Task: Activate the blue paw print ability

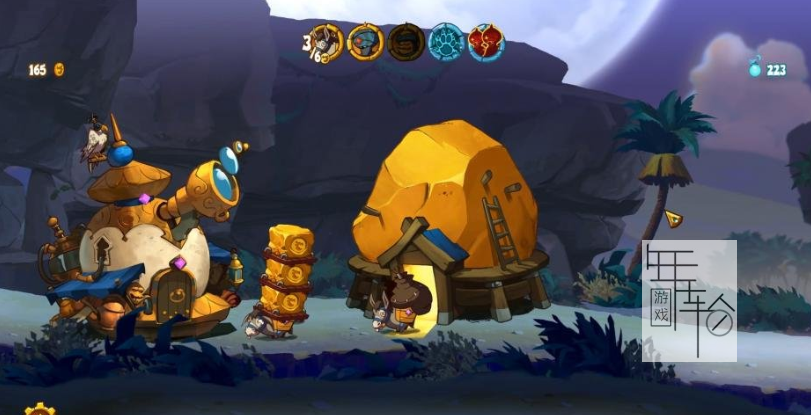Action: pos(446,42)
